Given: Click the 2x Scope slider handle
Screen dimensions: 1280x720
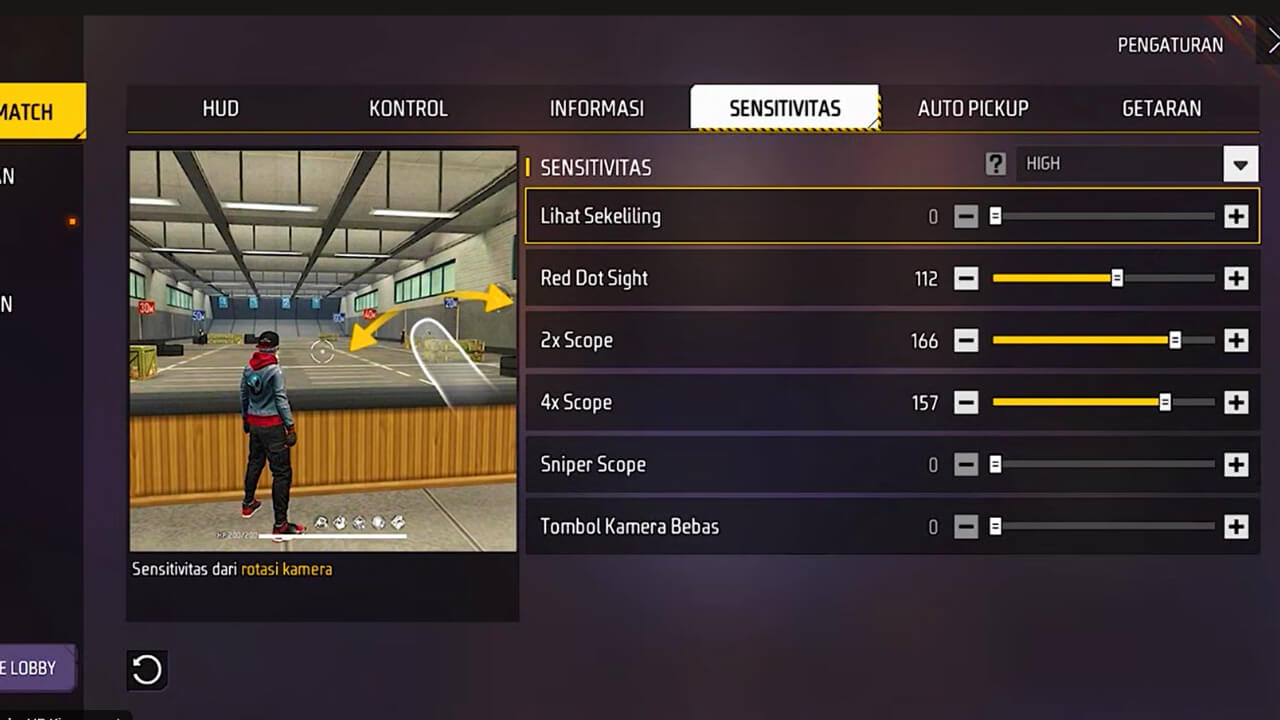Looking at the screenshot, I should coord(1173,340).
